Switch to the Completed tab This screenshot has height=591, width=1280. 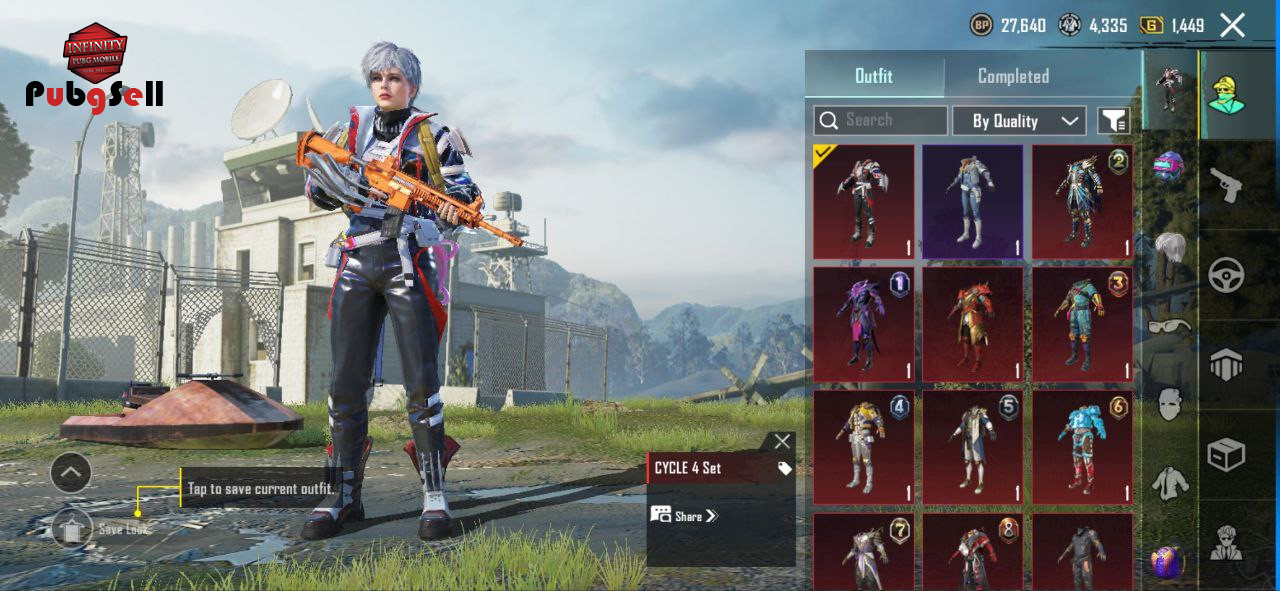click(x=1013, y=76)
